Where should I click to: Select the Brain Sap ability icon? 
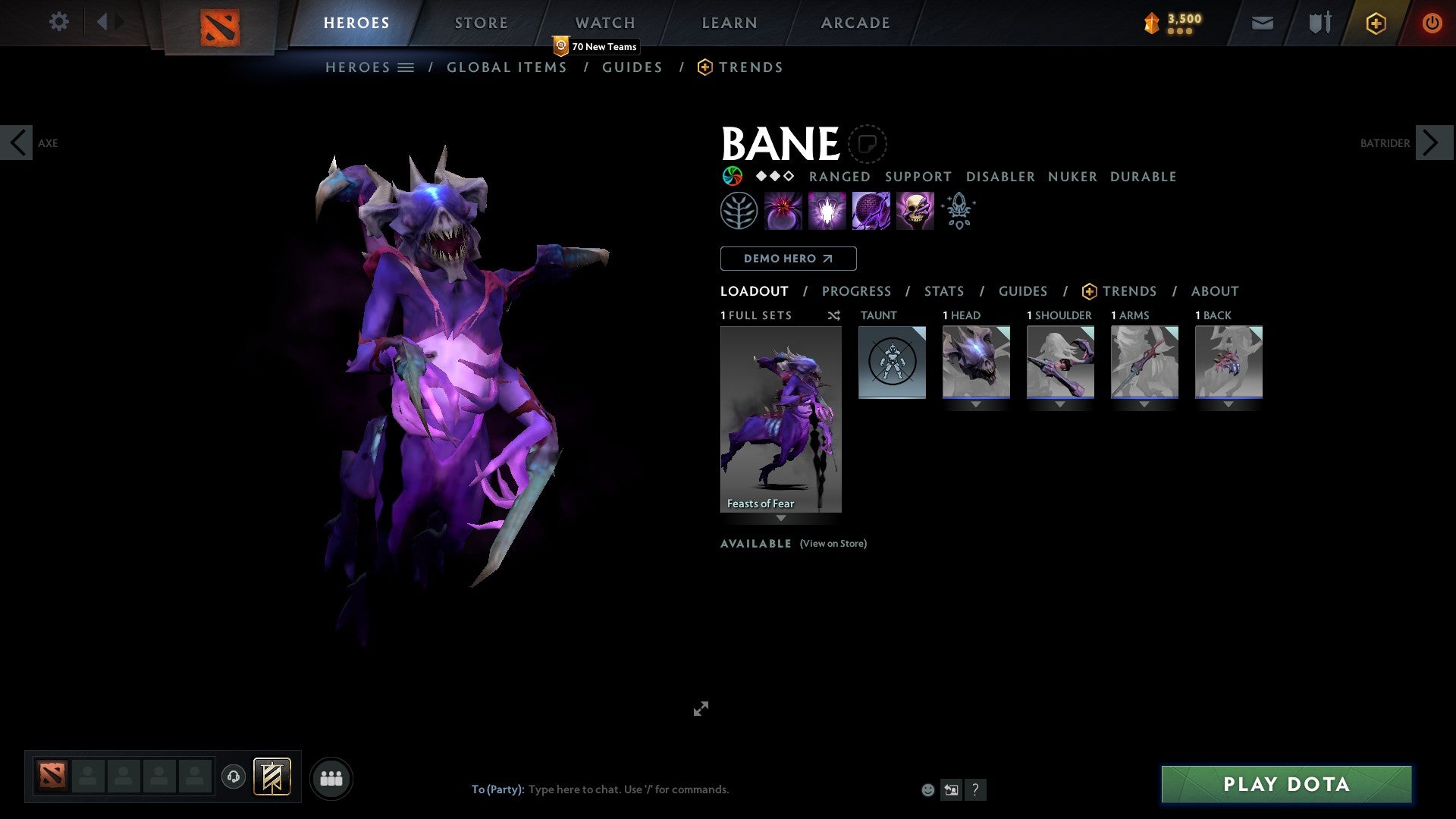(827, 210)
